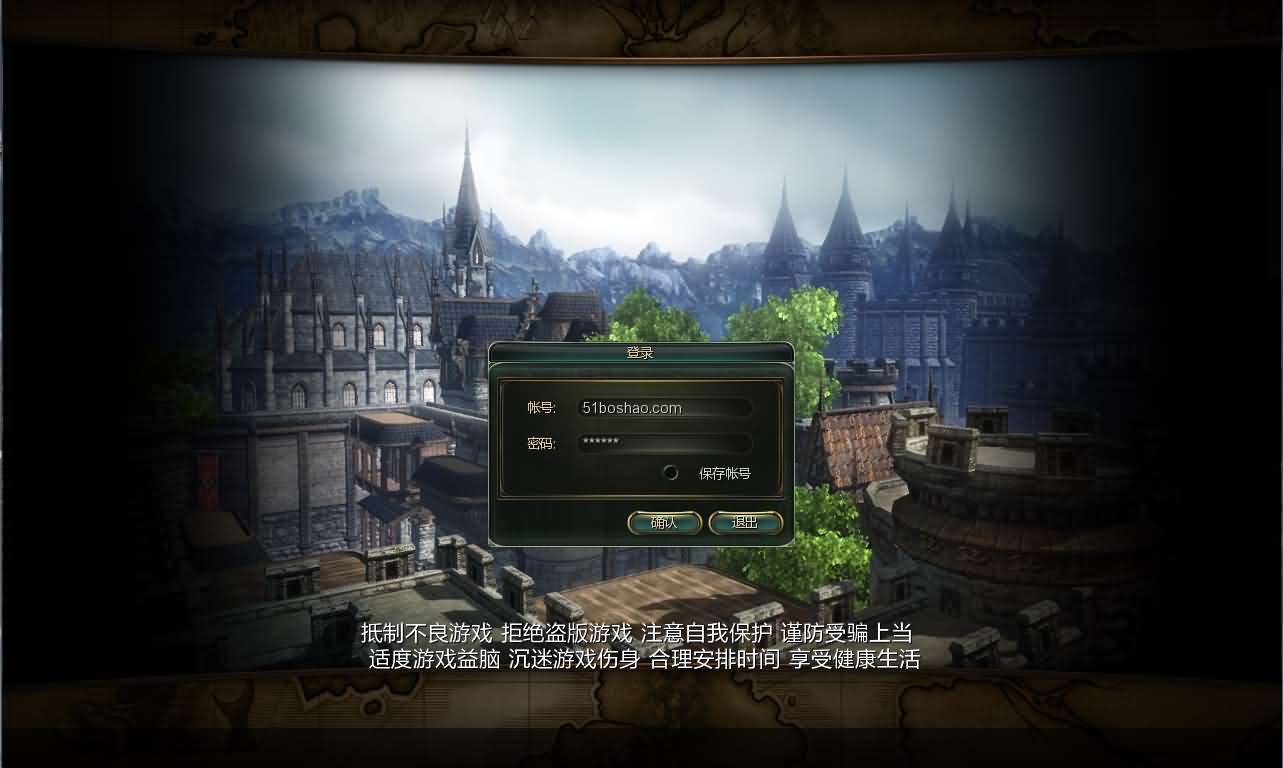Image resolution: width=1283 pixels, height=768 pixels.
Task: Focus the account field to edit username
Action: (x=665, y=407)
